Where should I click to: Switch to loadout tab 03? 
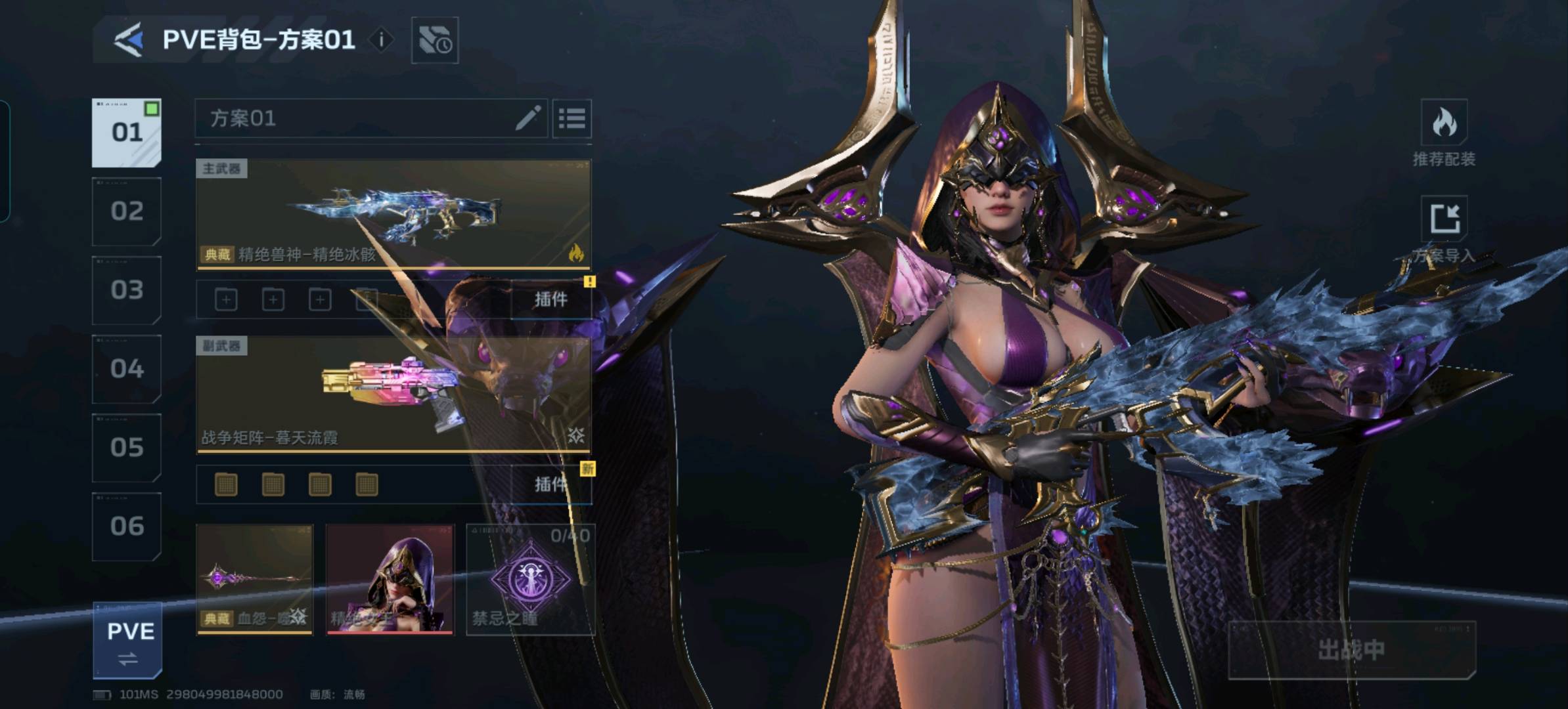coord(127,290)
